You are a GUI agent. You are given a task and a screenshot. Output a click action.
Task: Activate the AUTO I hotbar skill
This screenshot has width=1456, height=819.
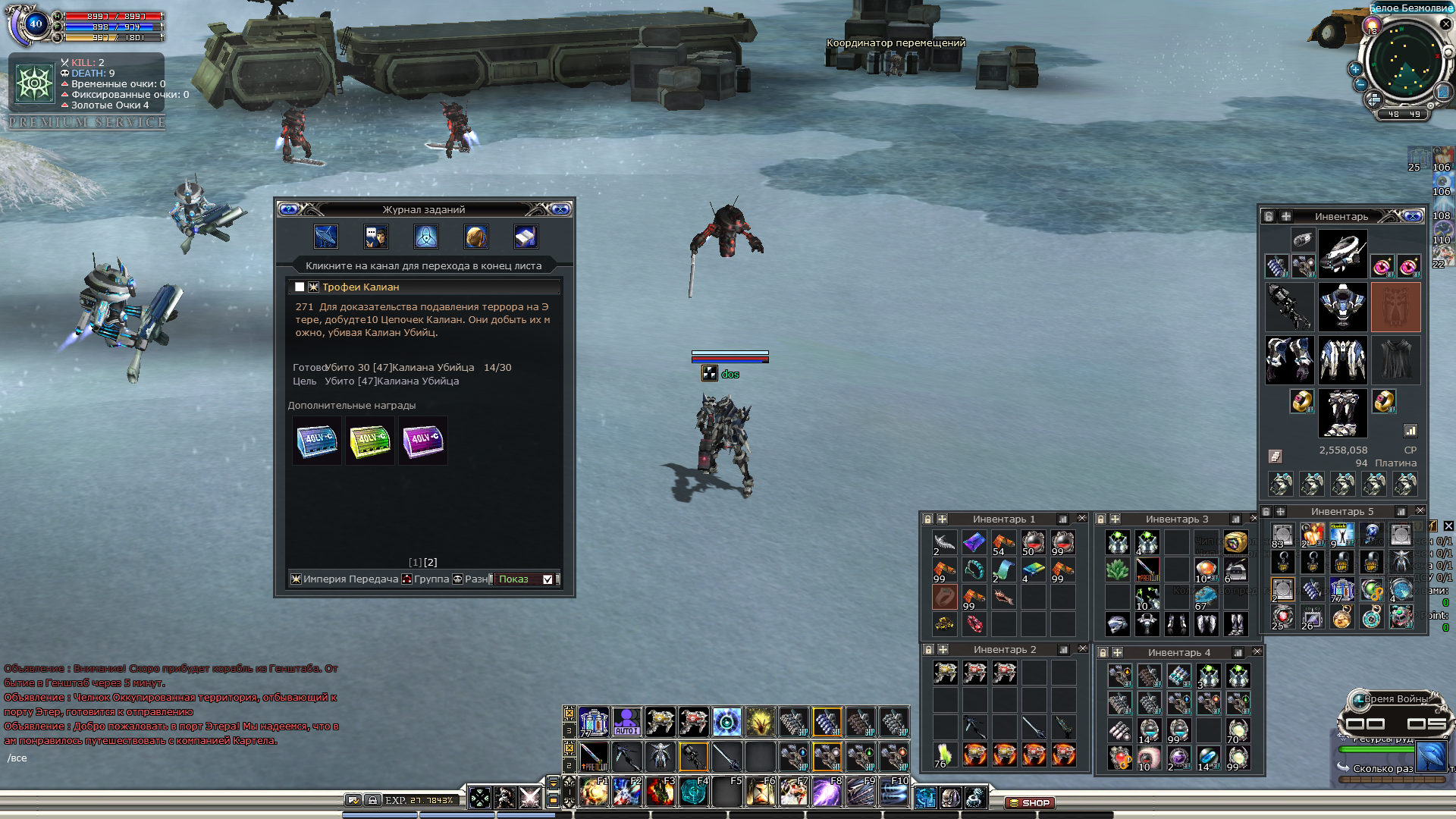coord(626,721)
